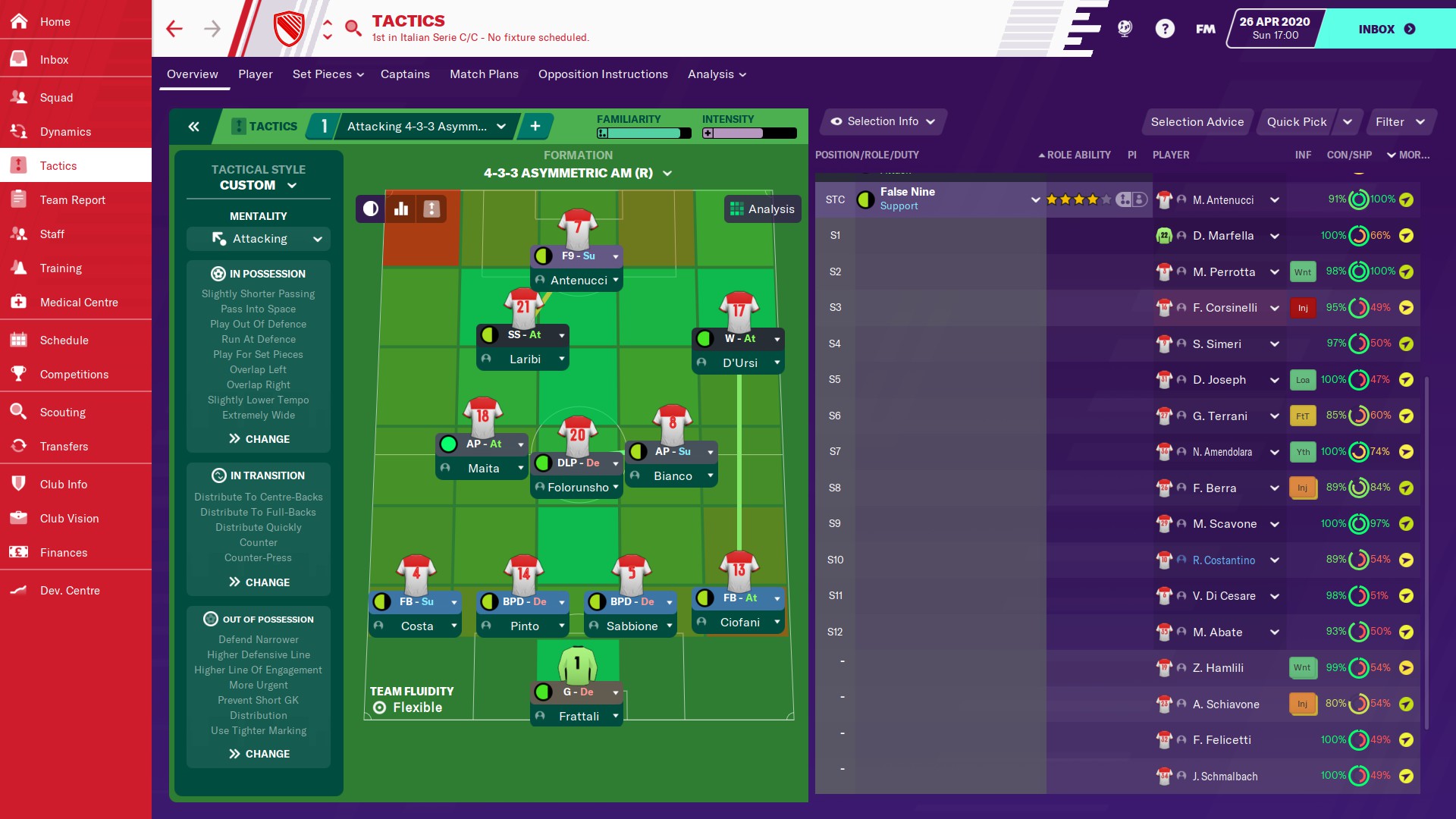This screenshot has height=819, width=1456.
Task: Use the Quick Pick button
Action: click(1296, 122)
